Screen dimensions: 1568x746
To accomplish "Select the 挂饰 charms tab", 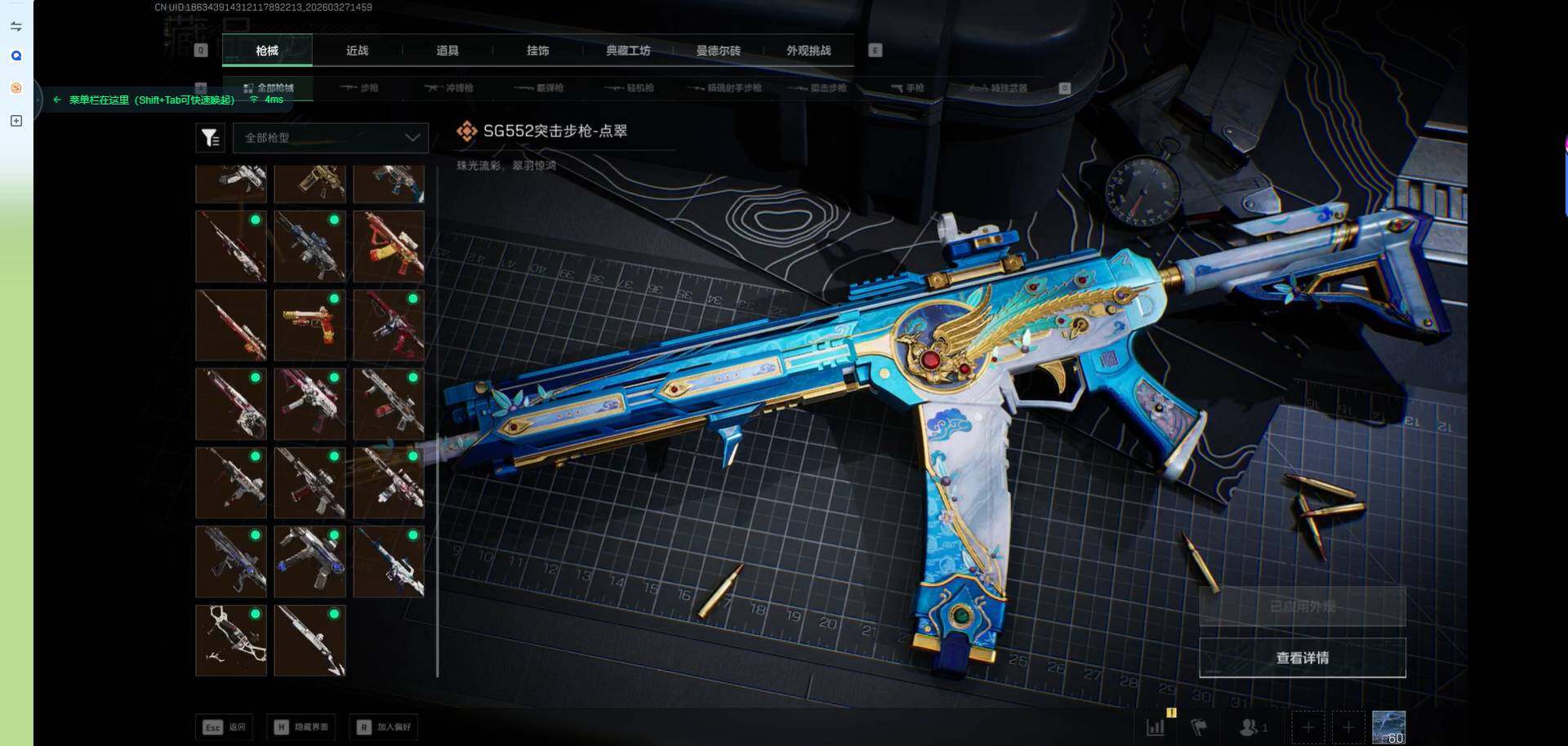I will click(537, 51).
